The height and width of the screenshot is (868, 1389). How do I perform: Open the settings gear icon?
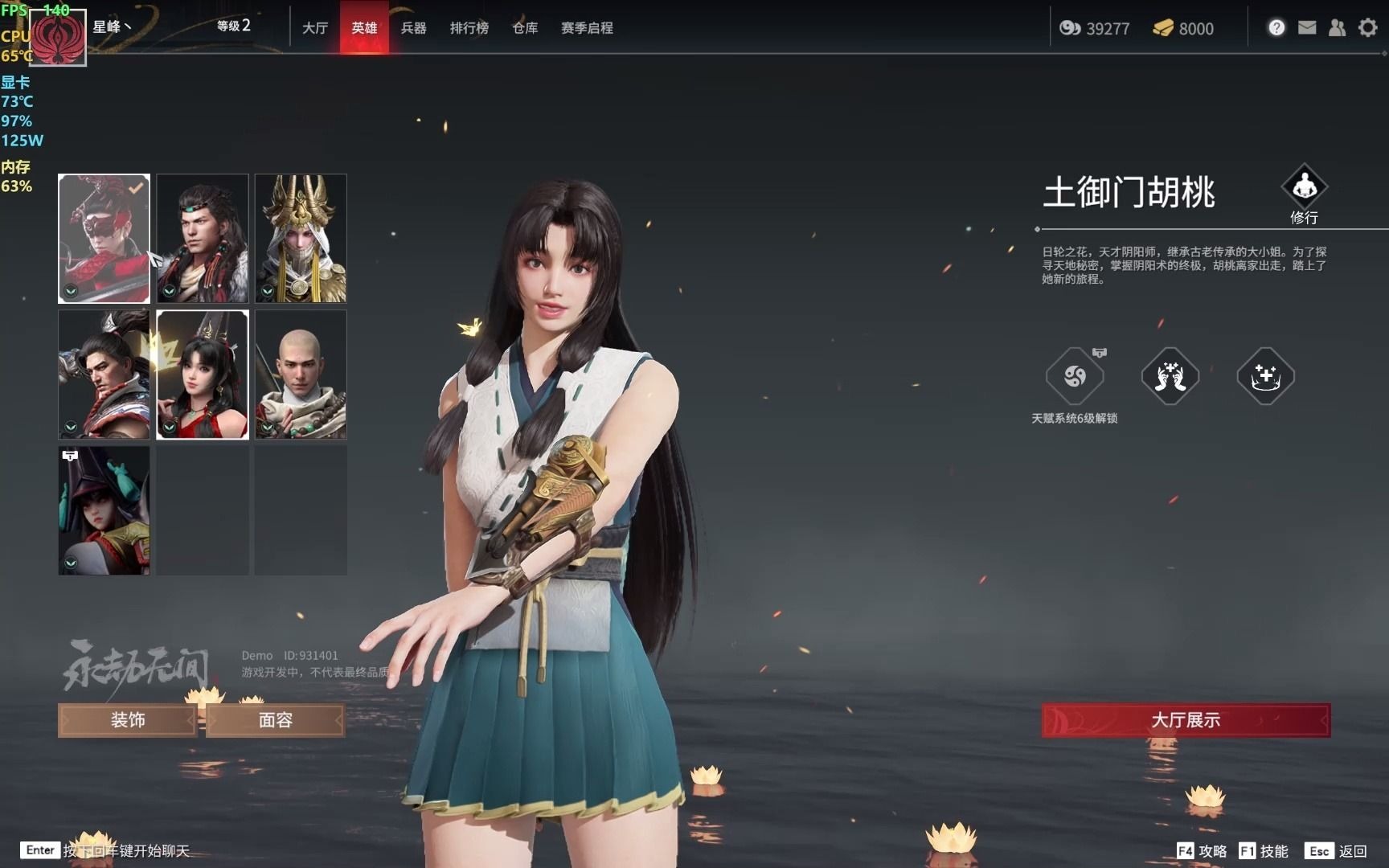(x=1367, y=27)
